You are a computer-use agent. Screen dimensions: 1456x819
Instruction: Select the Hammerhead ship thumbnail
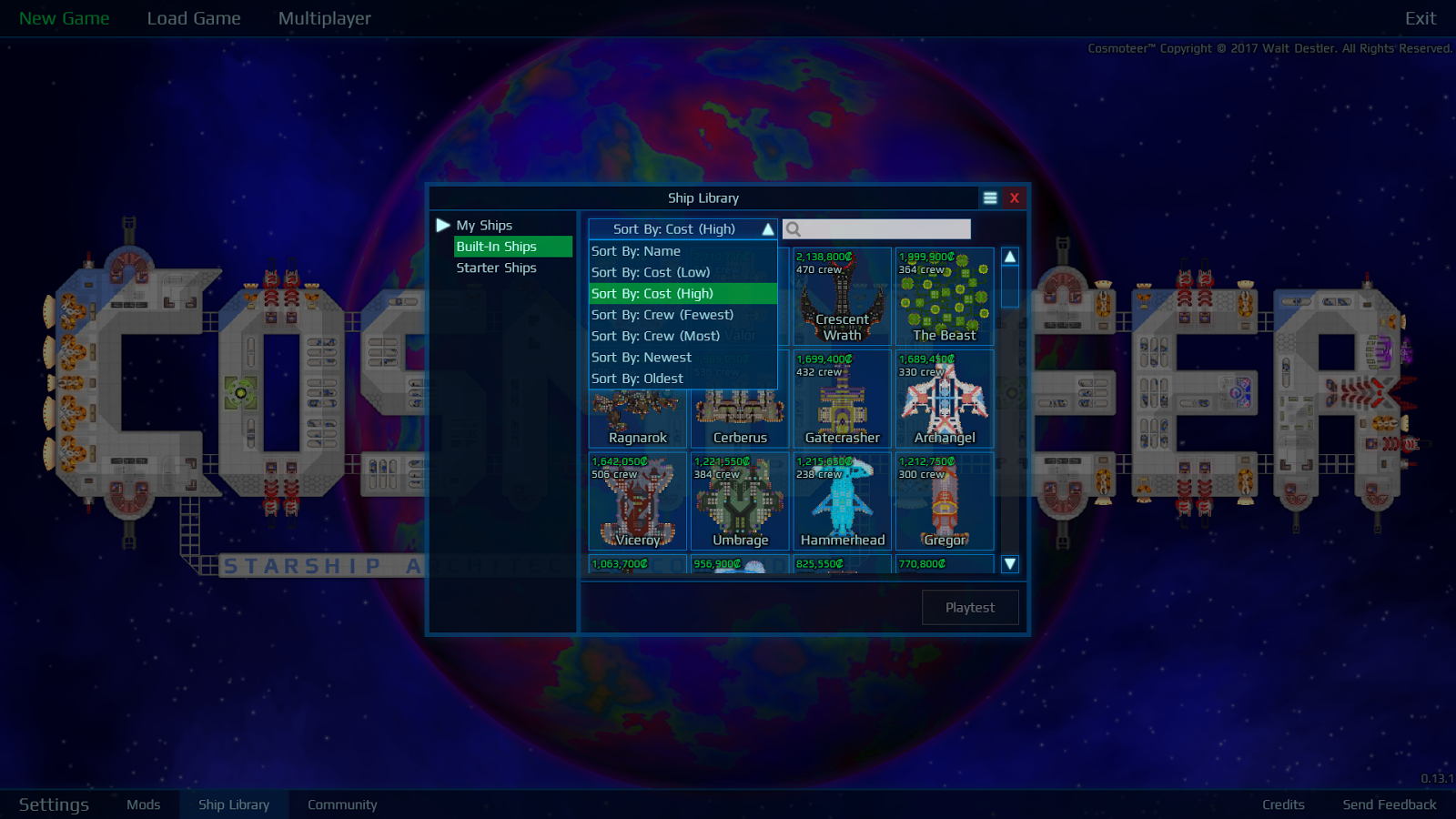842,500
